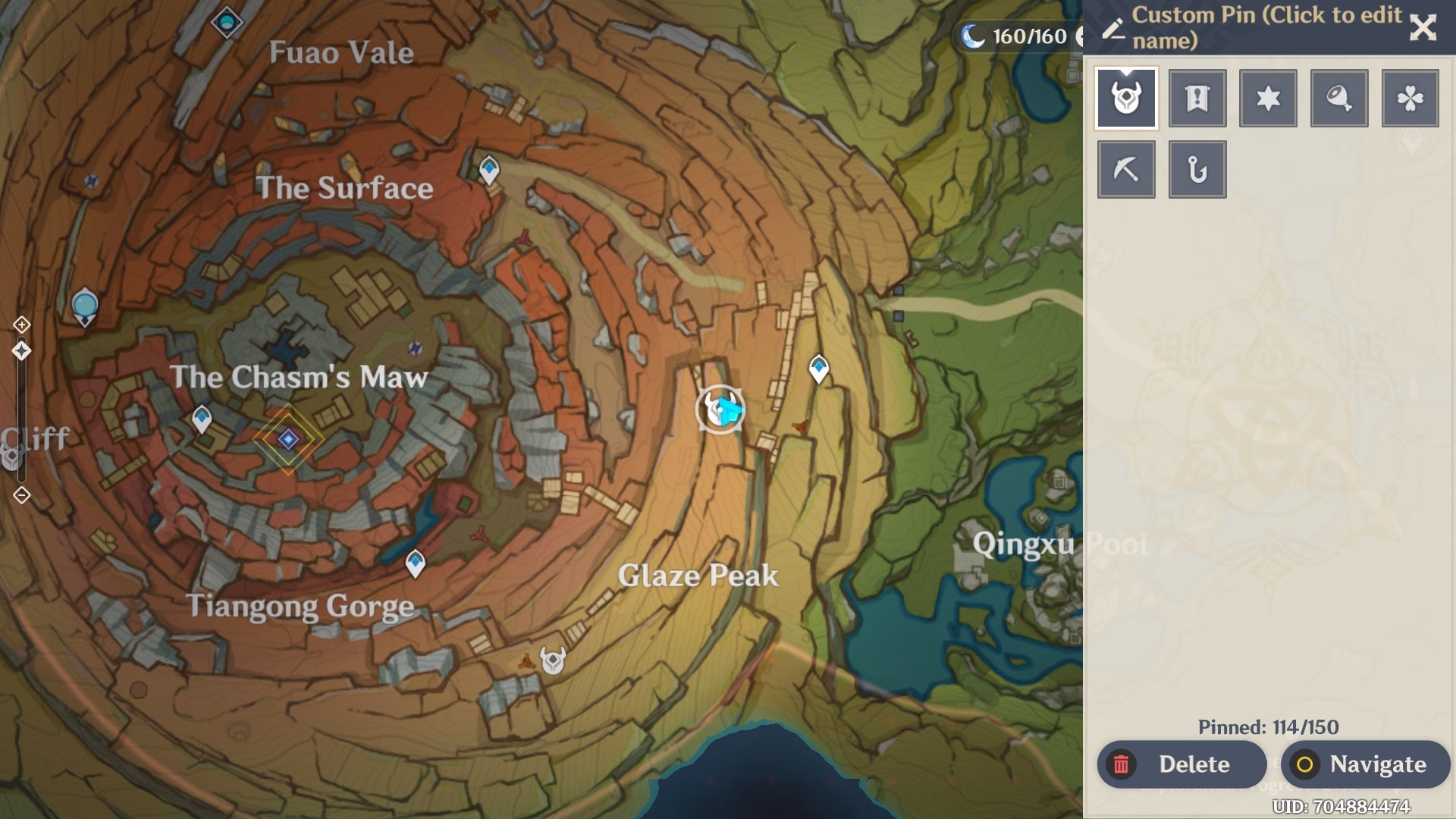This screenshot has height=819, width=1456.
Task: Select the teleport waypoint near The Chasm's Maw
Action: [201, 419]
